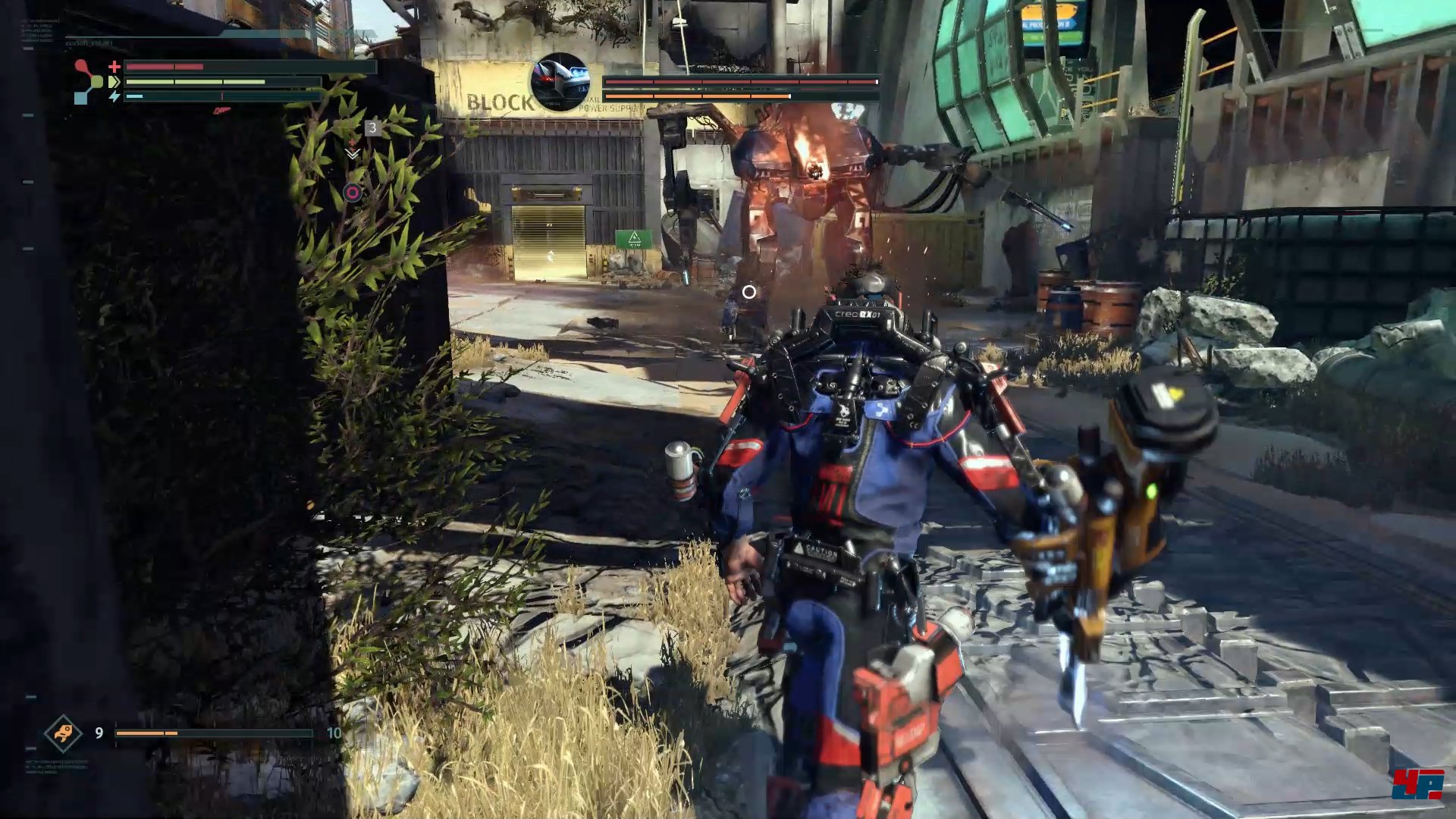Image resolution: width=1456 pixels, height=819 pixels.
Task: Click the exo-rig status icon
Action: coord(87,81)
